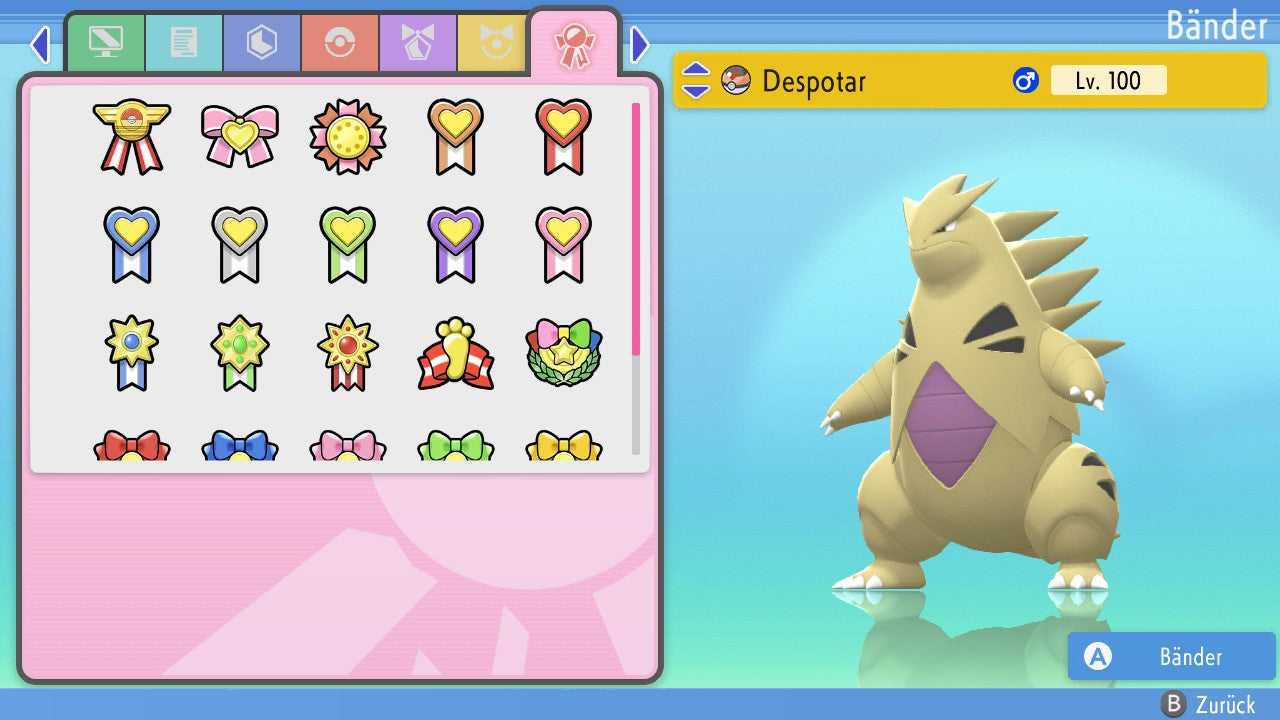Viewport: 1280px width, 720px height.
Task: Choose the star ribbon with green gem
Action: tap(240, 352)
